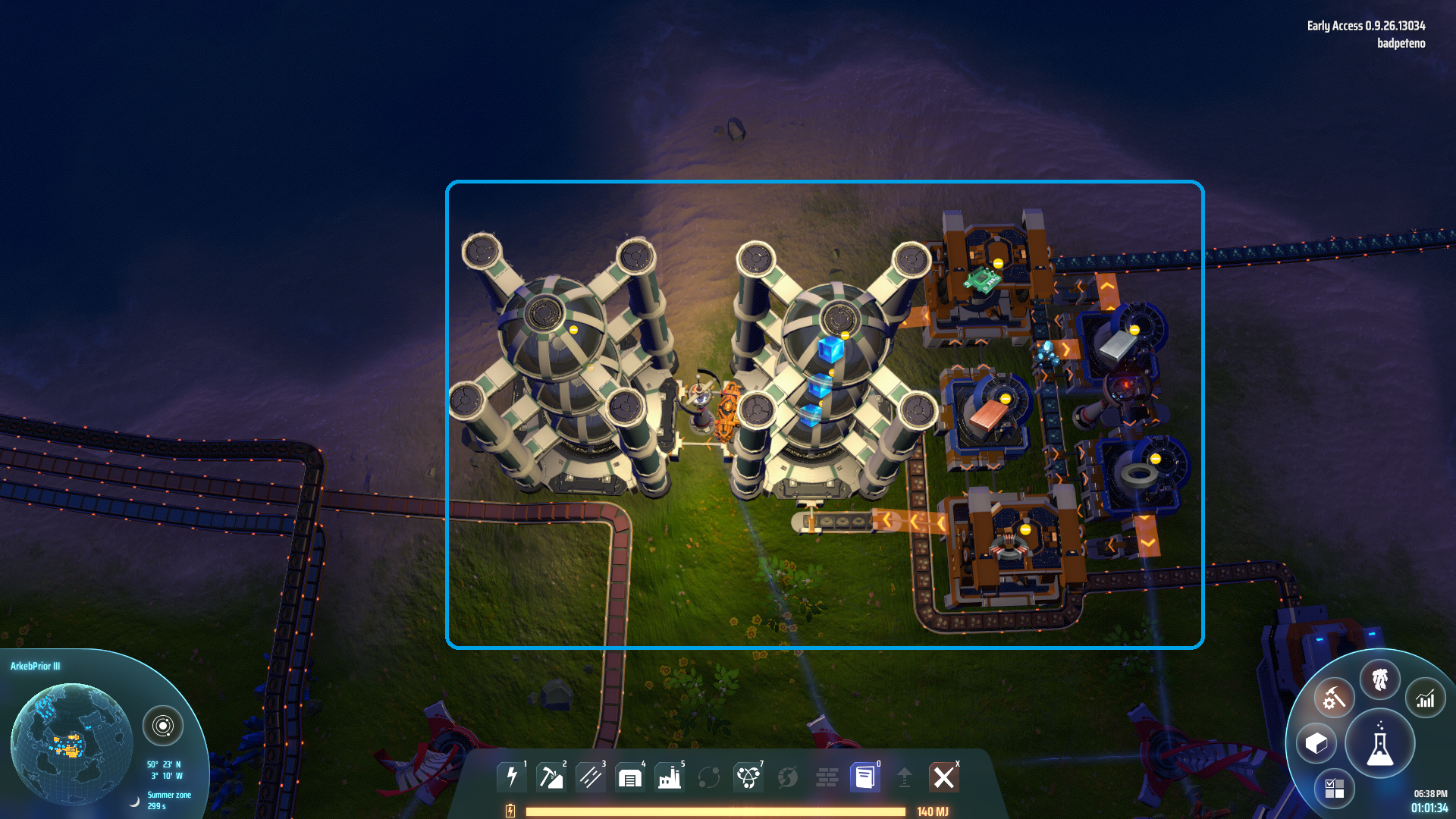Viewport: 1456px width, 819px height.
Task: Choose the warehouse storage build category
Action: [630, 777]
